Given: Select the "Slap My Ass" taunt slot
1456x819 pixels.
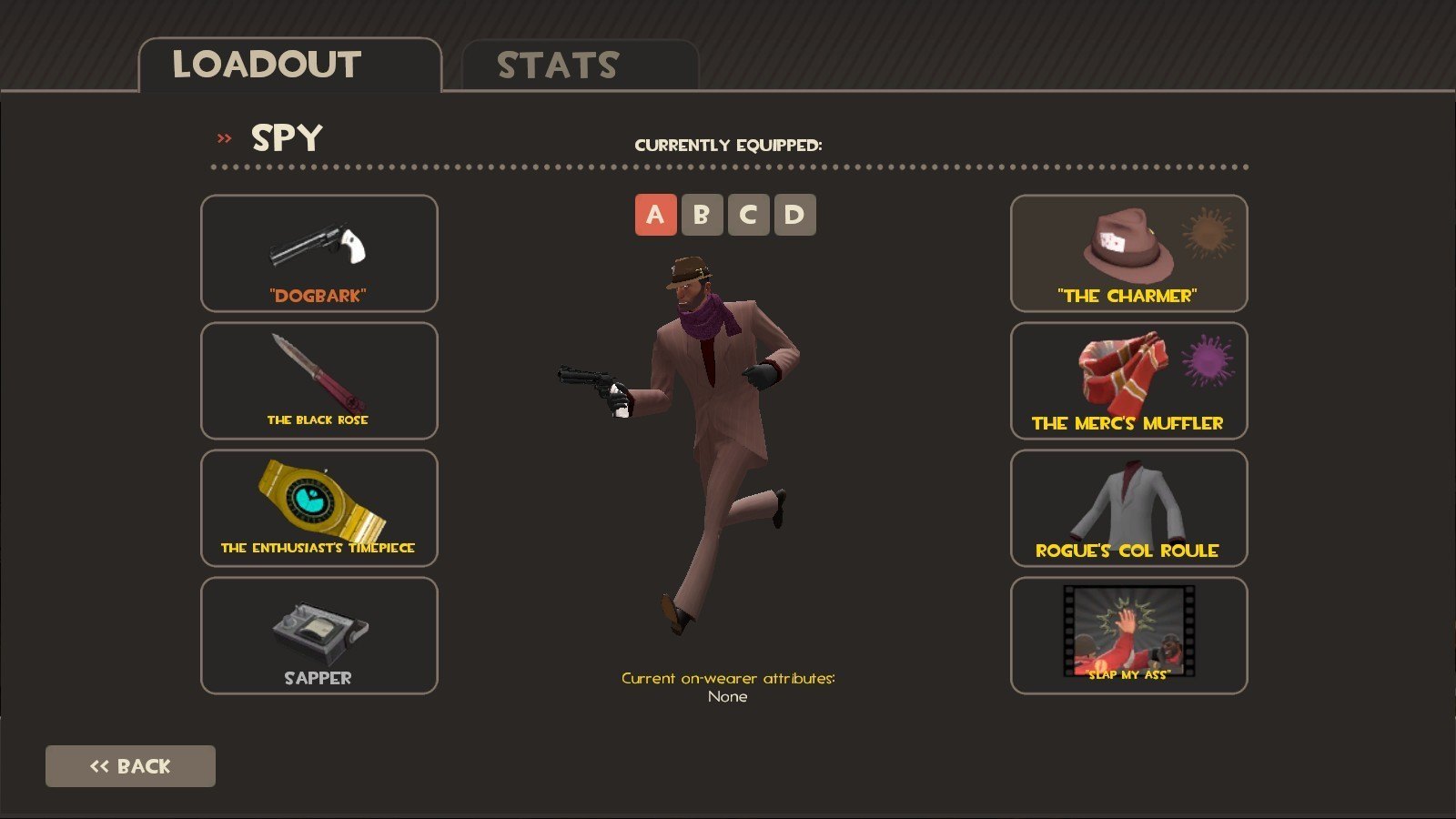Looking at the screenshot, I should [1128, 635].
